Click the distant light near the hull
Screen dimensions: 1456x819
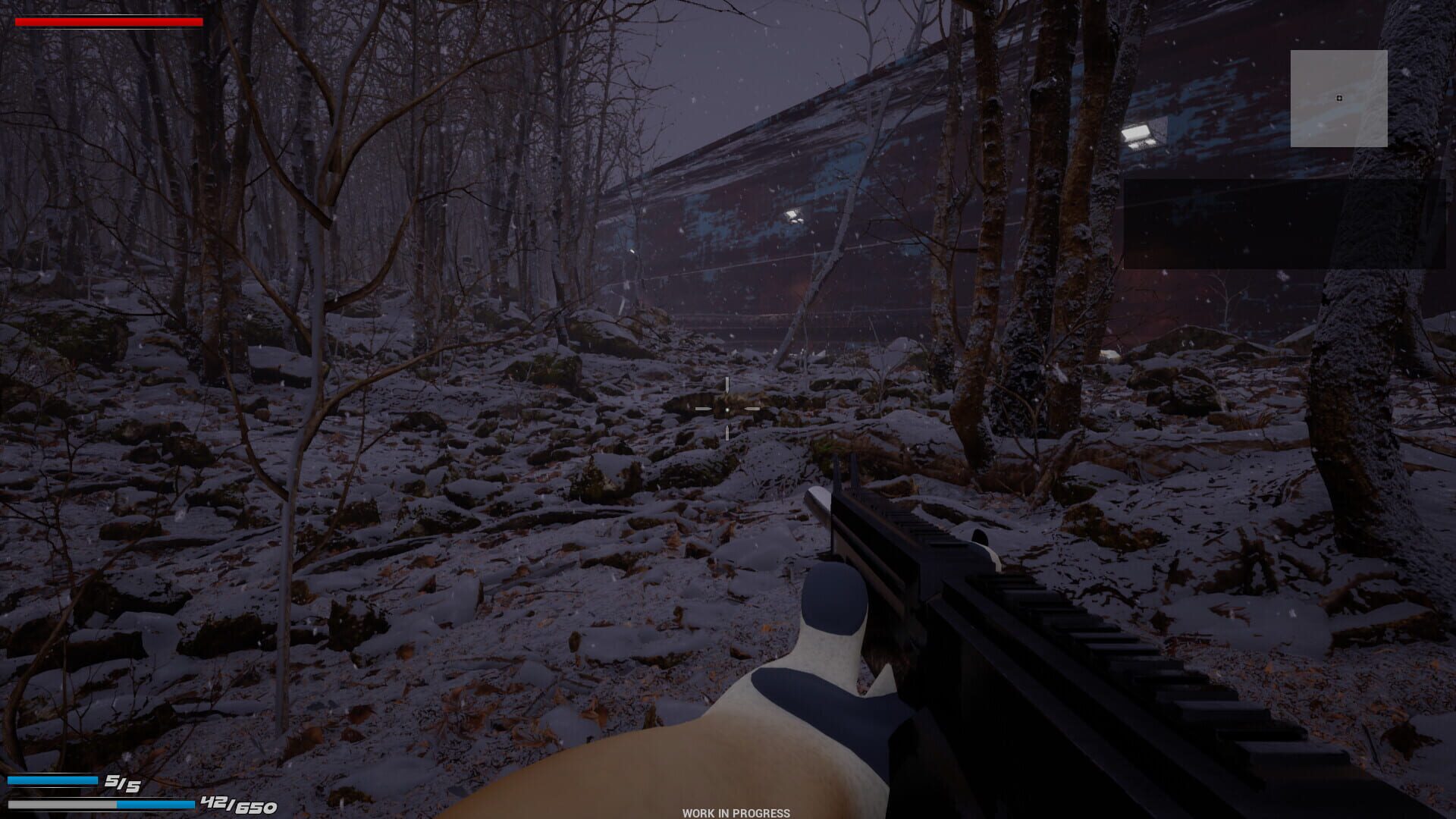pos(793,215)
